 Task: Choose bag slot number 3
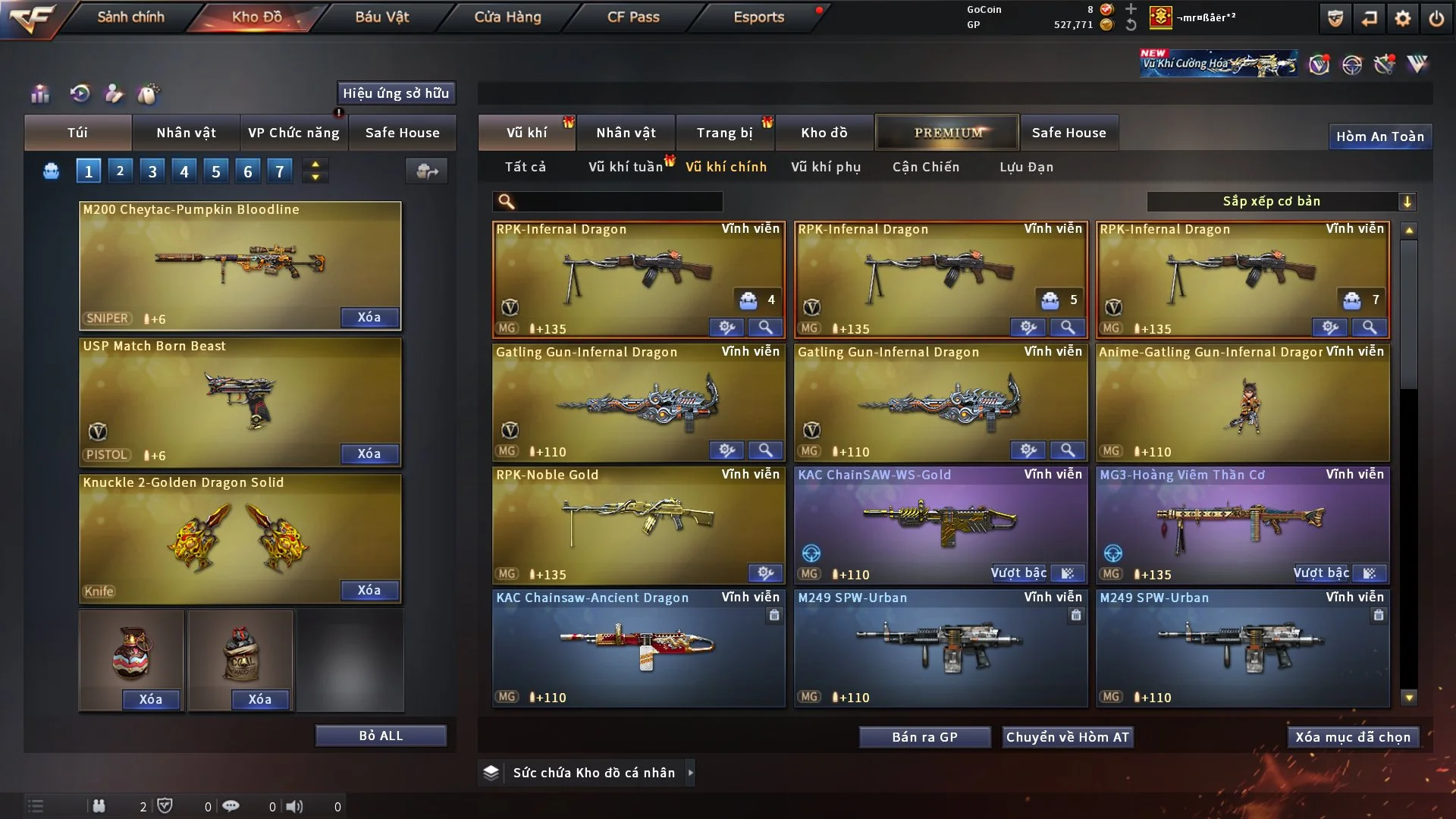[152, 171]
